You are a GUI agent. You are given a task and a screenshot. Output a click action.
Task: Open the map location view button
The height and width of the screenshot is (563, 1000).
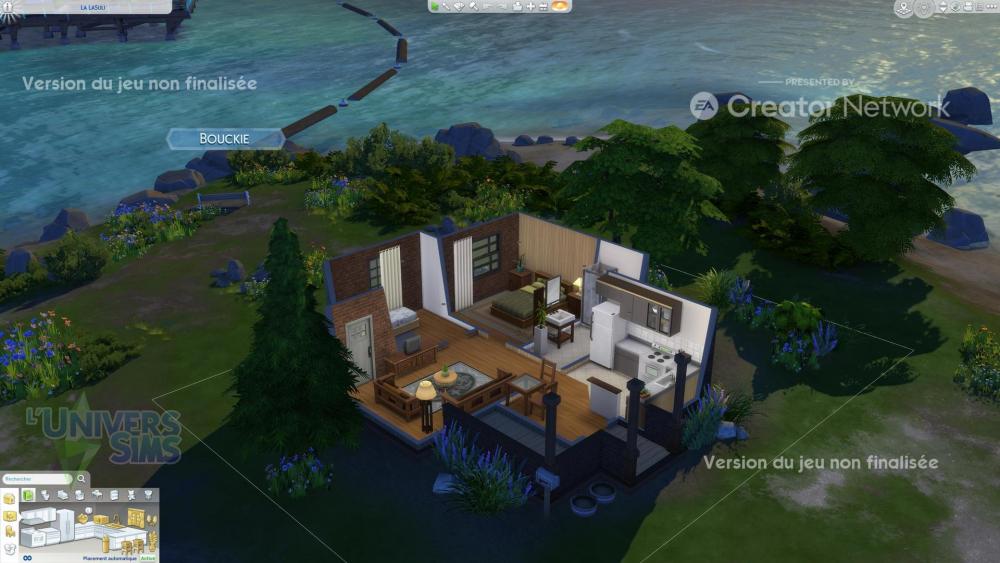(904, 9)
